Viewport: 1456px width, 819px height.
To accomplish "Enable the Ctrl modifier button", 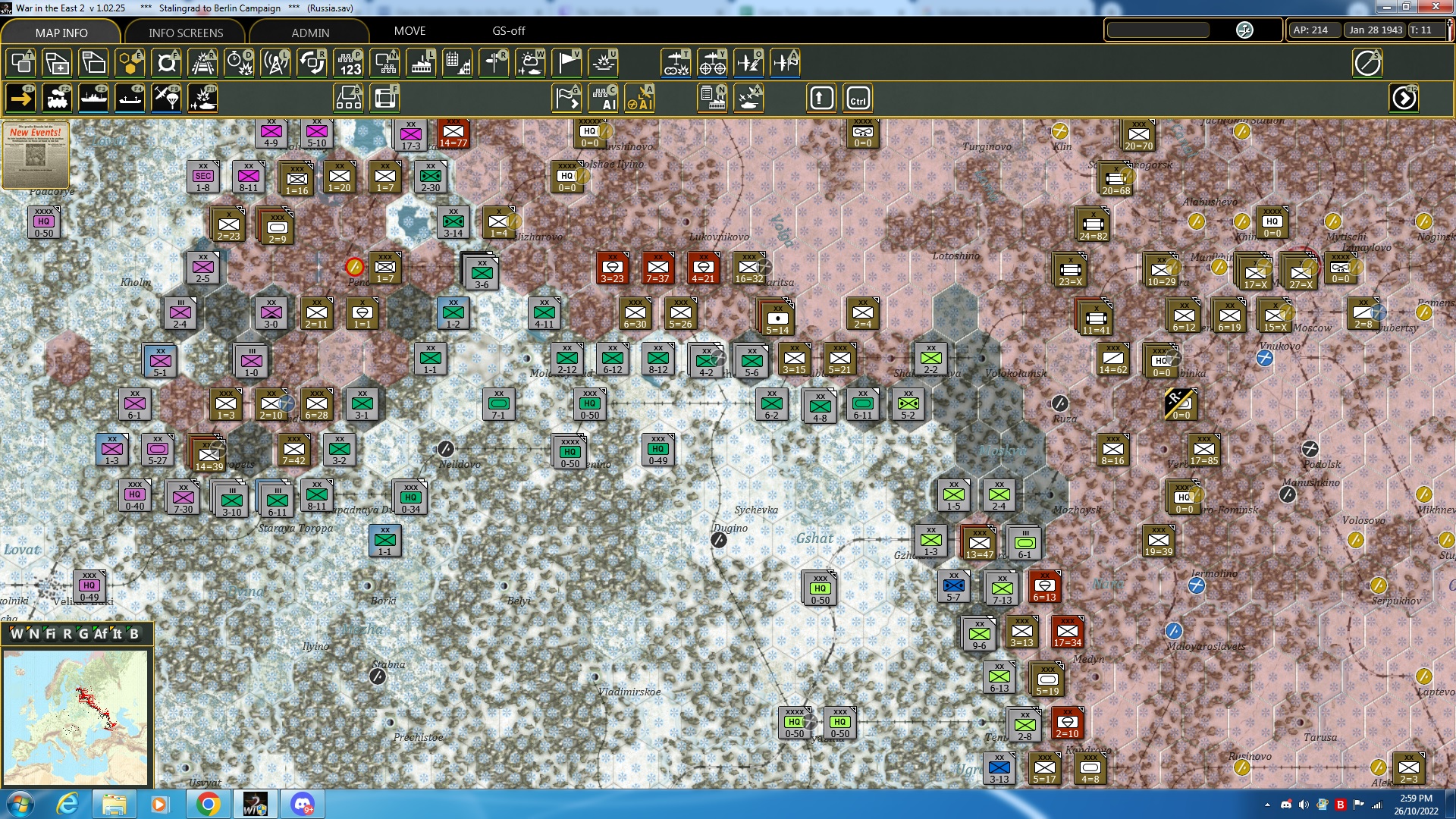I will click(858, 97).
